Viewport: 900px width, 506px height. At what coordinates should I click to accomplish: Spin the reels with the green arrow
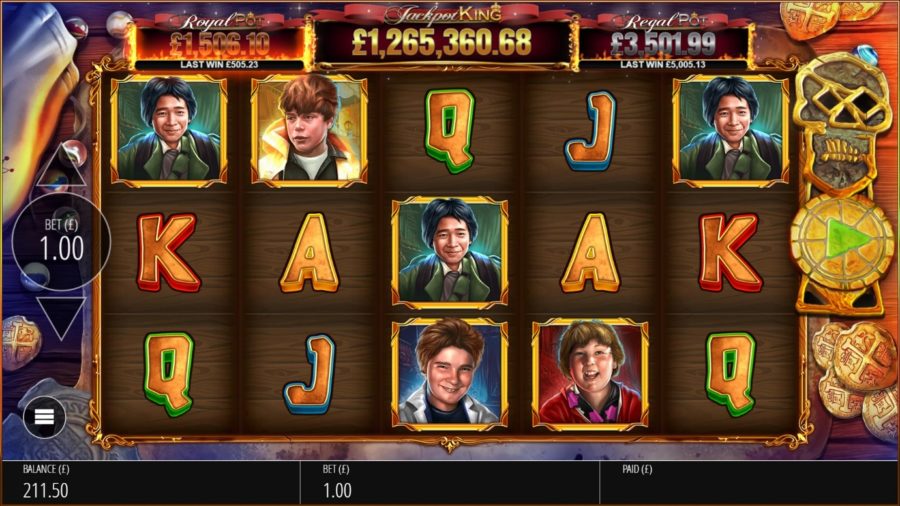pos(842,240)
